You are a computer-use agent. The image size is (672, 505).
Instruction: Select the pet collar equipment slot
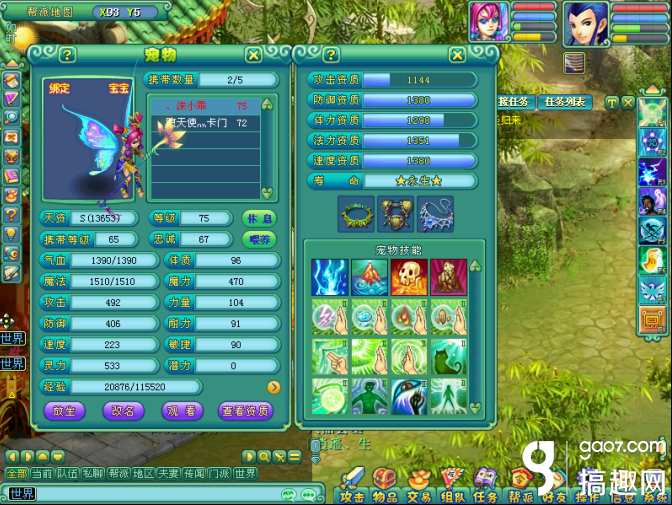[x=356, y=212]
